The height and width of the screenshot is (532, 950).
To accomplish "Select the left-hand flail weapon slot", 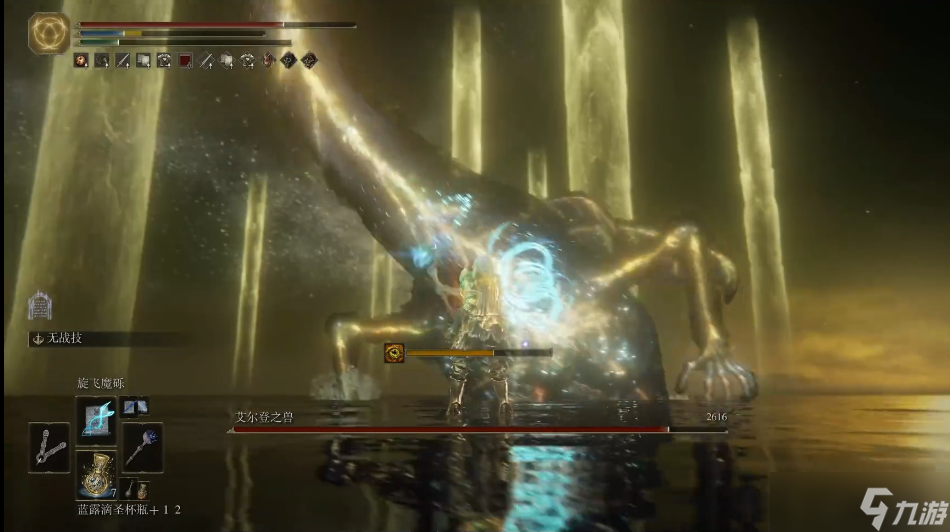I will pyautogui.click(x=48, y=447).
